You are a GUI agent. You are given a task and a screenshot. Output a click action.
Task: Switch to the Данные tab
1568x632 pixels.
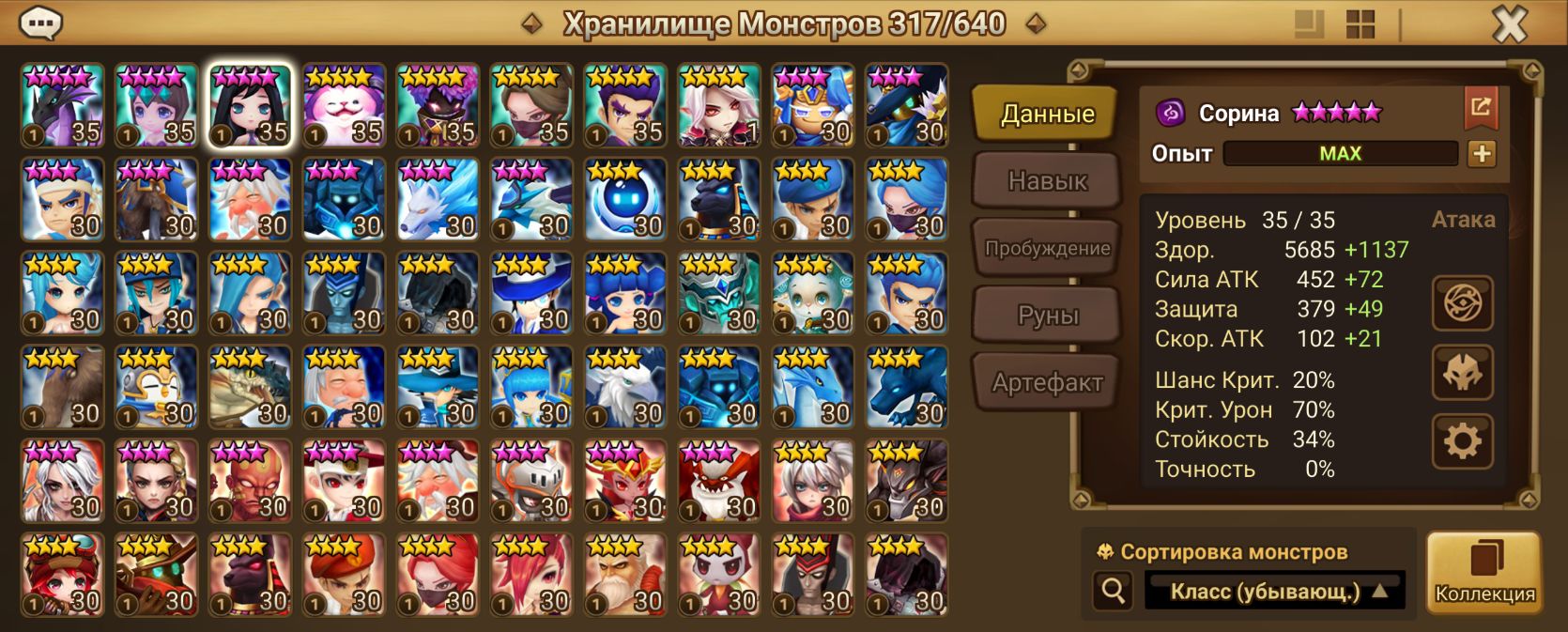(x=1046, y=114)
